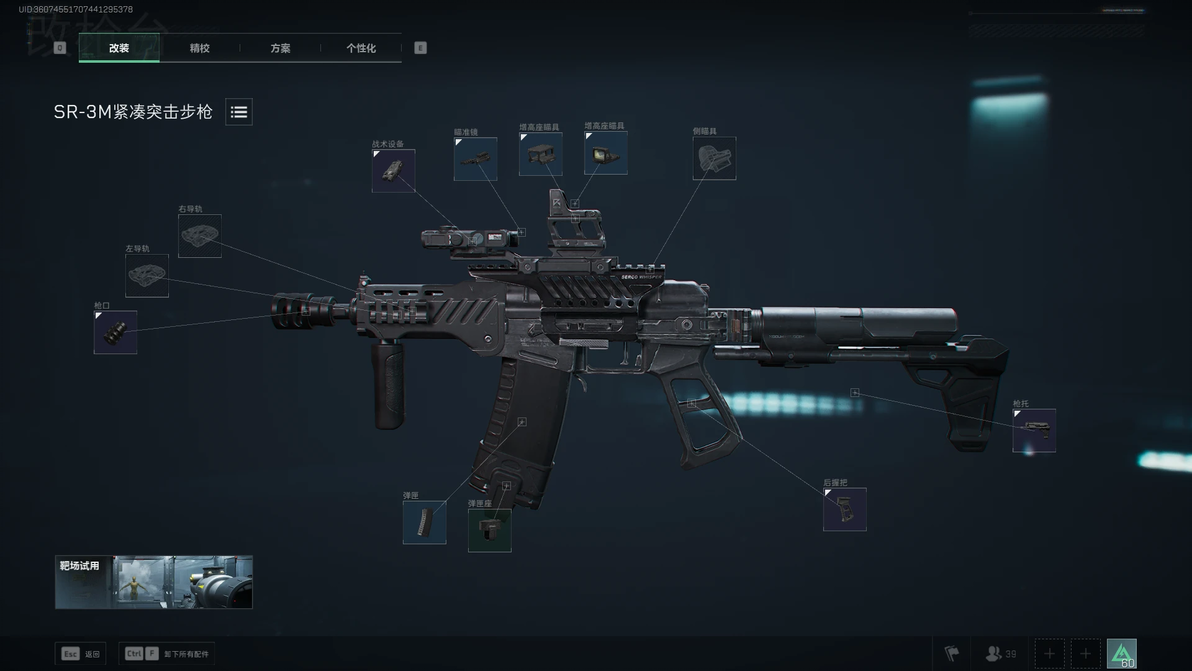Open the 左导轨 rail slot

point(147,275)
